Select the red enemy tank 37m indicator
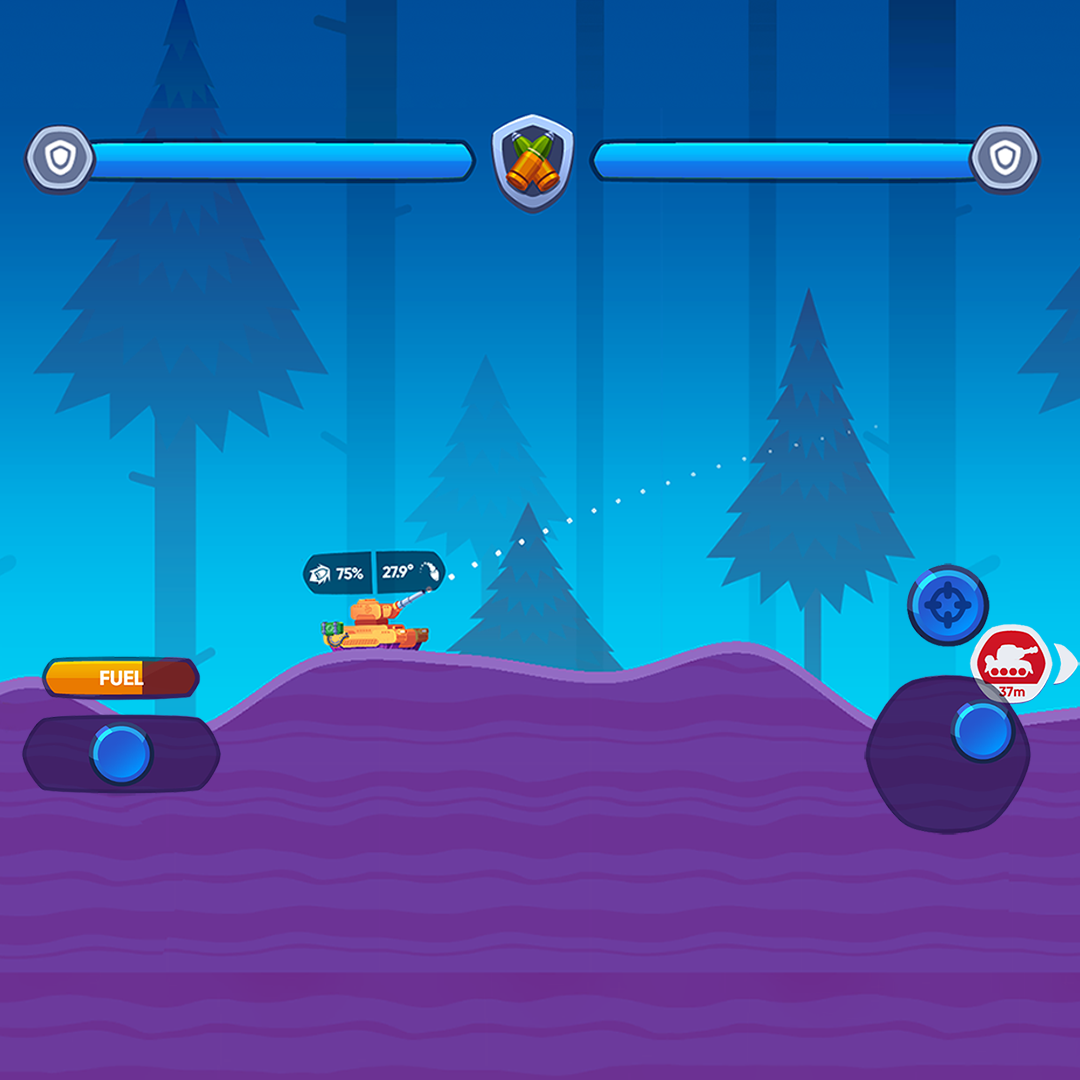 [x=1010, y=662]
